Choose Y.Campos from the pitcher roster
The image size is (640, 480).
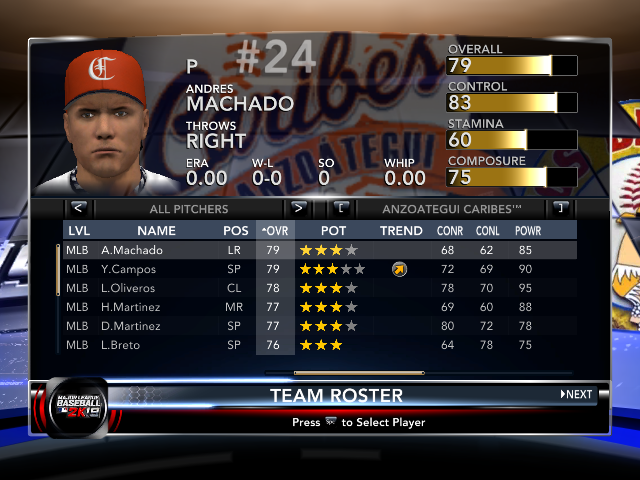coord(130,269)
